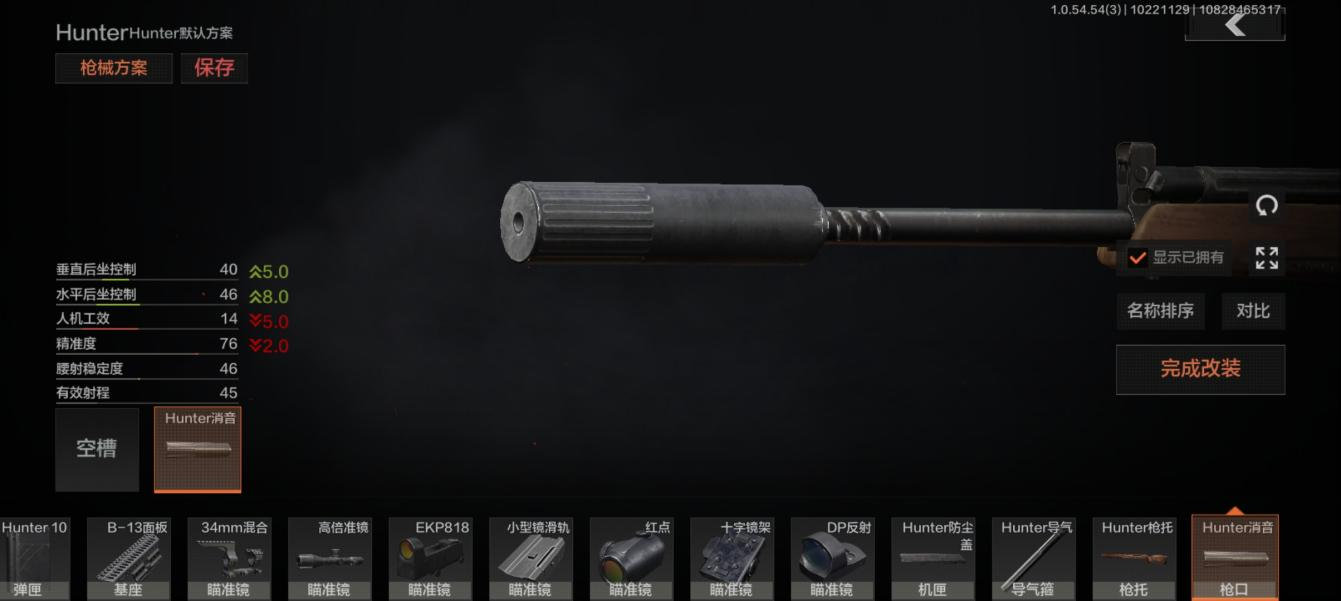Save the build with 保存
Image resolution: width=1341 pixels, height=601 pixels.
pyautogui.click(x=214, y=68)
